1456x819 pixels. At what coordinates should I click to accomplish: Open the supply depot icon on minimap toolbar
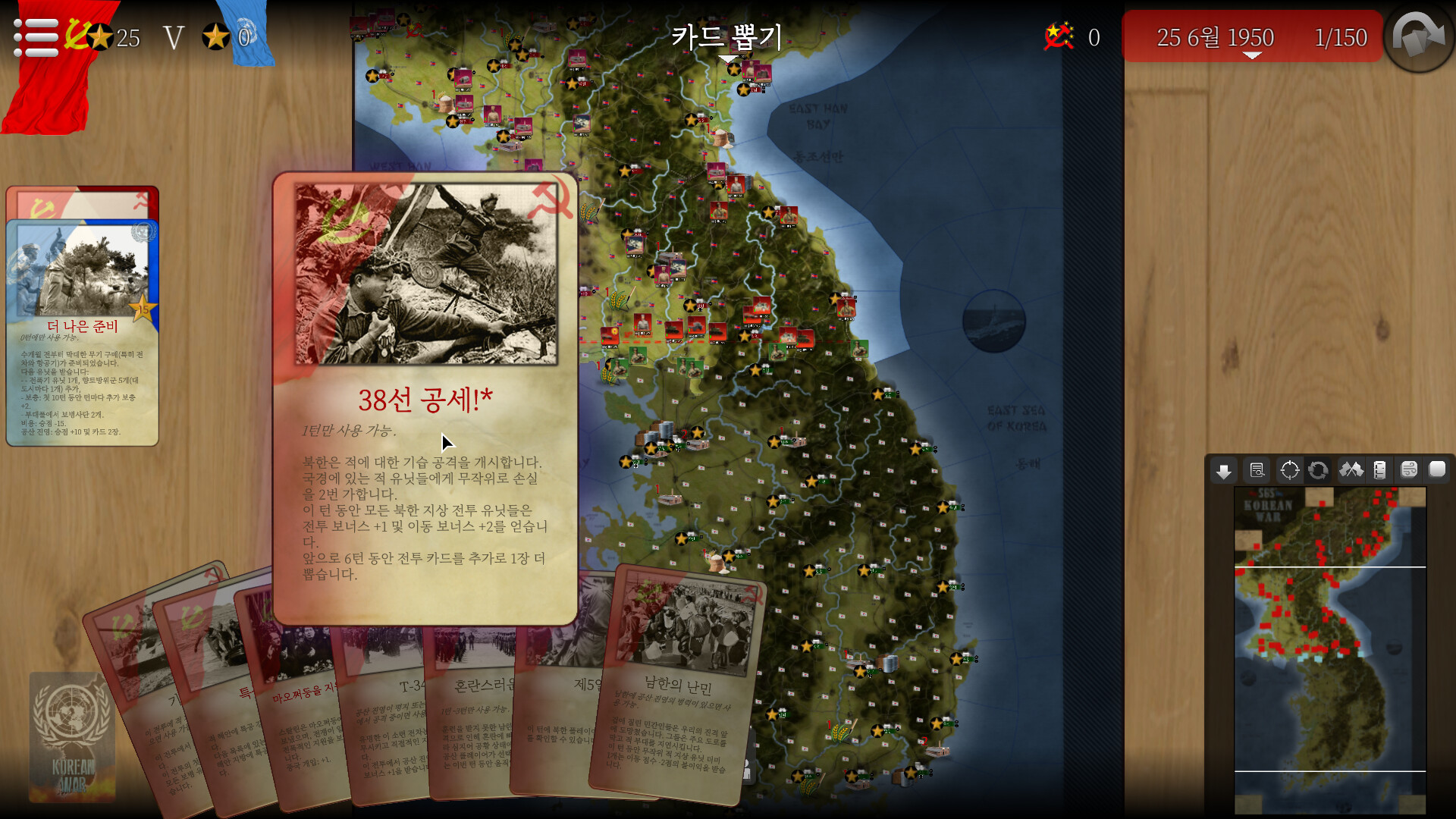(1381, 470)
